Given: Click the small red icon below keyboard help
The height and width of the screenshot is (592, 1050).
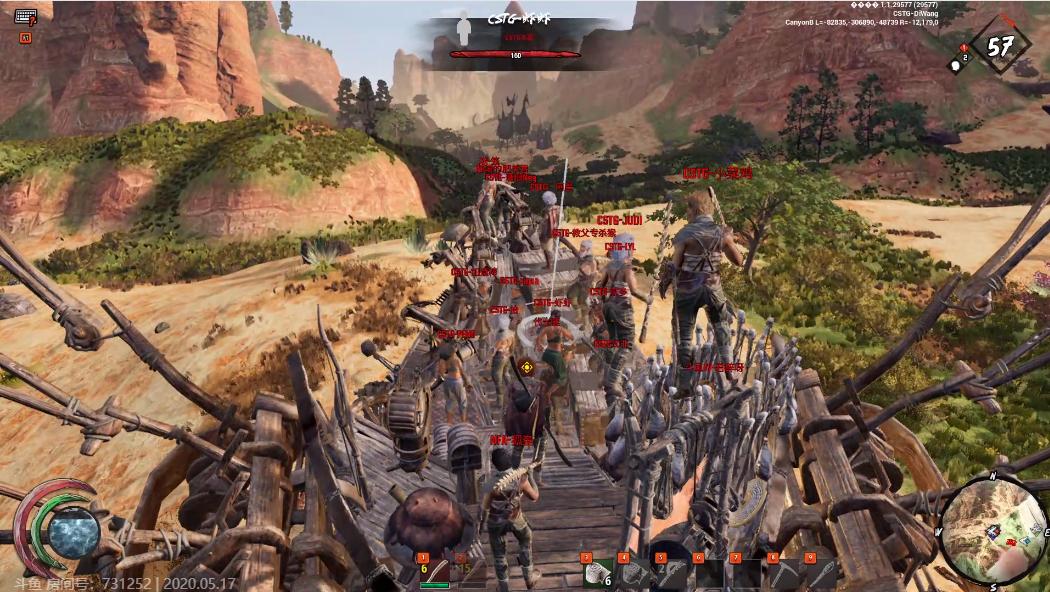Looking at the screenshot, I should [25, 38].
